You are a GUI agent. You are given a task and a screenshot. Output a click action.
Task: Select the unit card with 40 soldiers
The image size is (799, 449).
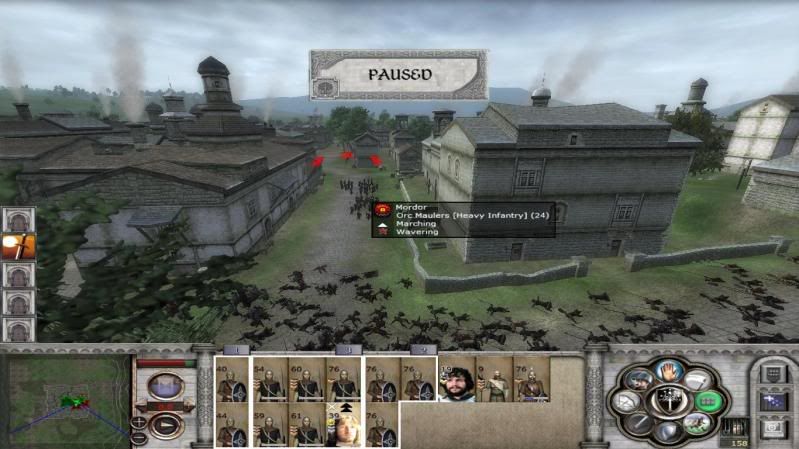click(233, 380)
